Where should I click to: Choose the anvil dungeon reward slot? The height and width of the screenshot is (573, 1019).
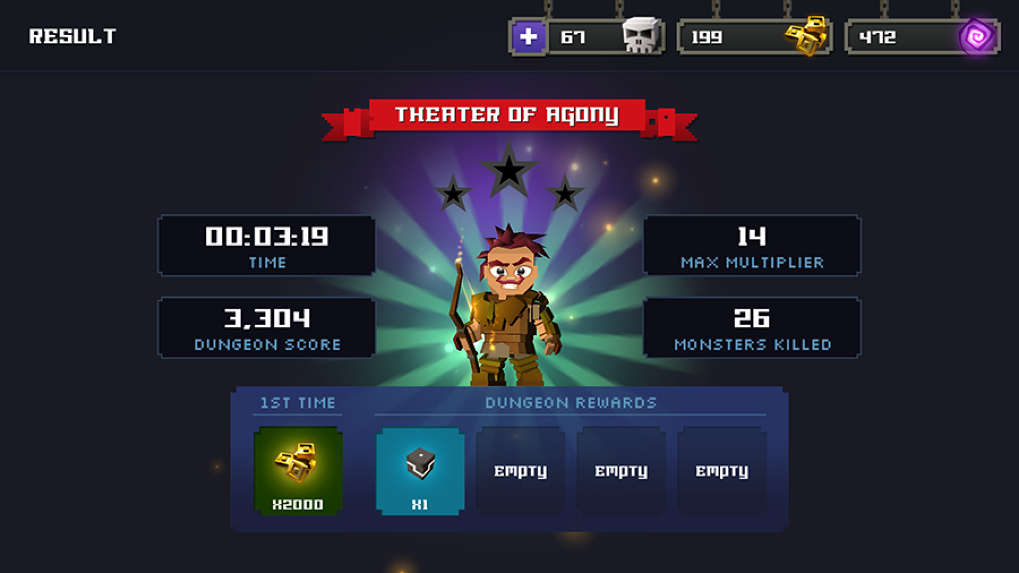pyautogui.click(x=420, y=471)
